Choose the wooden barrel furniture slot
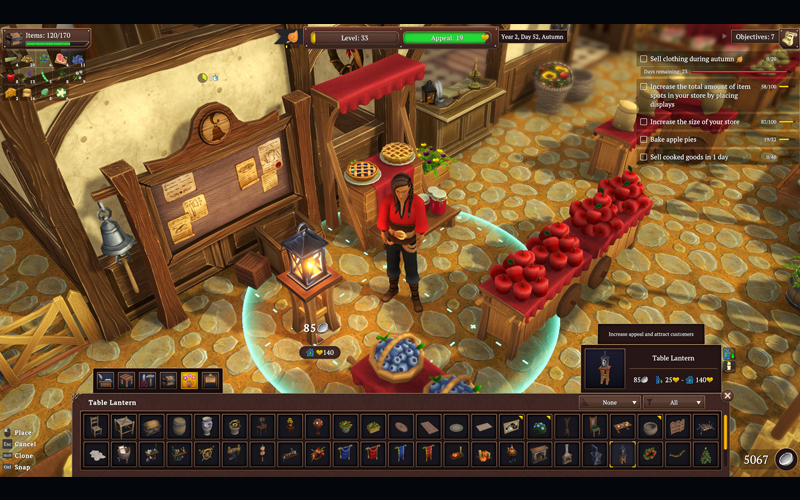Viewport: 800px width, 500px height. (178, 427)
